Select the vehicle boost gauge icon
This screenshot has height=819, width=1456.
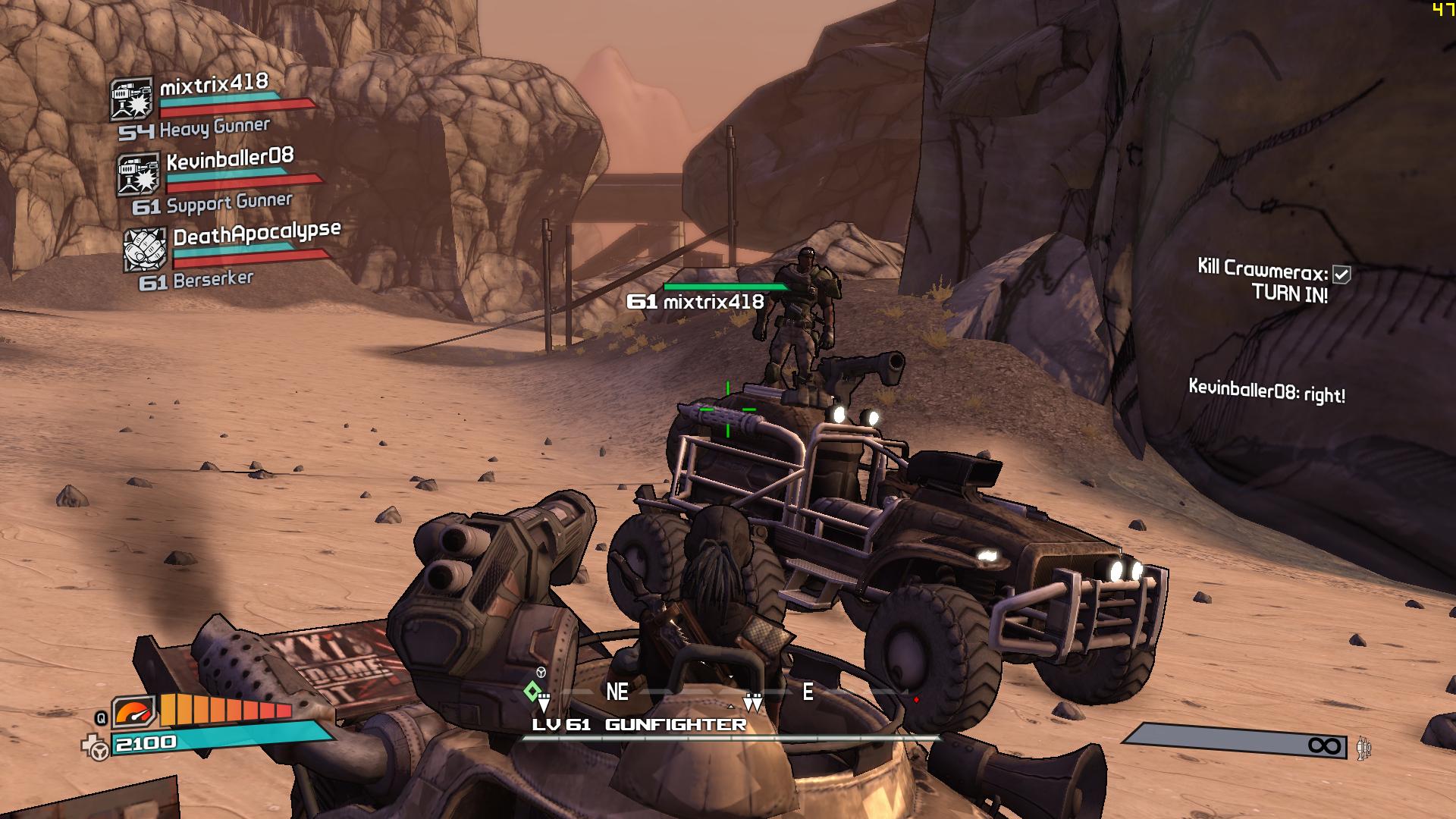(x=134, y=712)
